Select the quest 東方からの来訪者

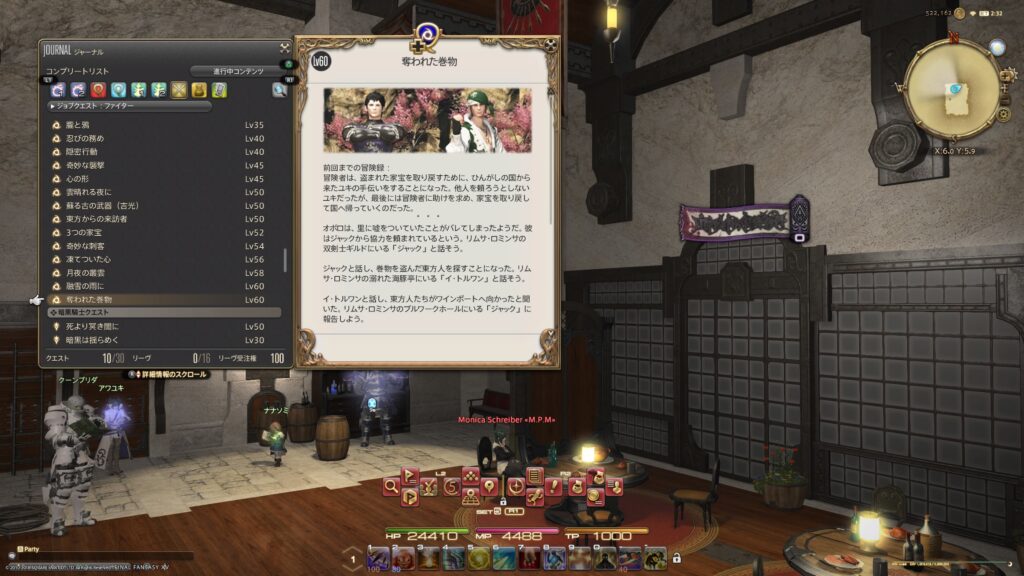click(x=98, y=219)
